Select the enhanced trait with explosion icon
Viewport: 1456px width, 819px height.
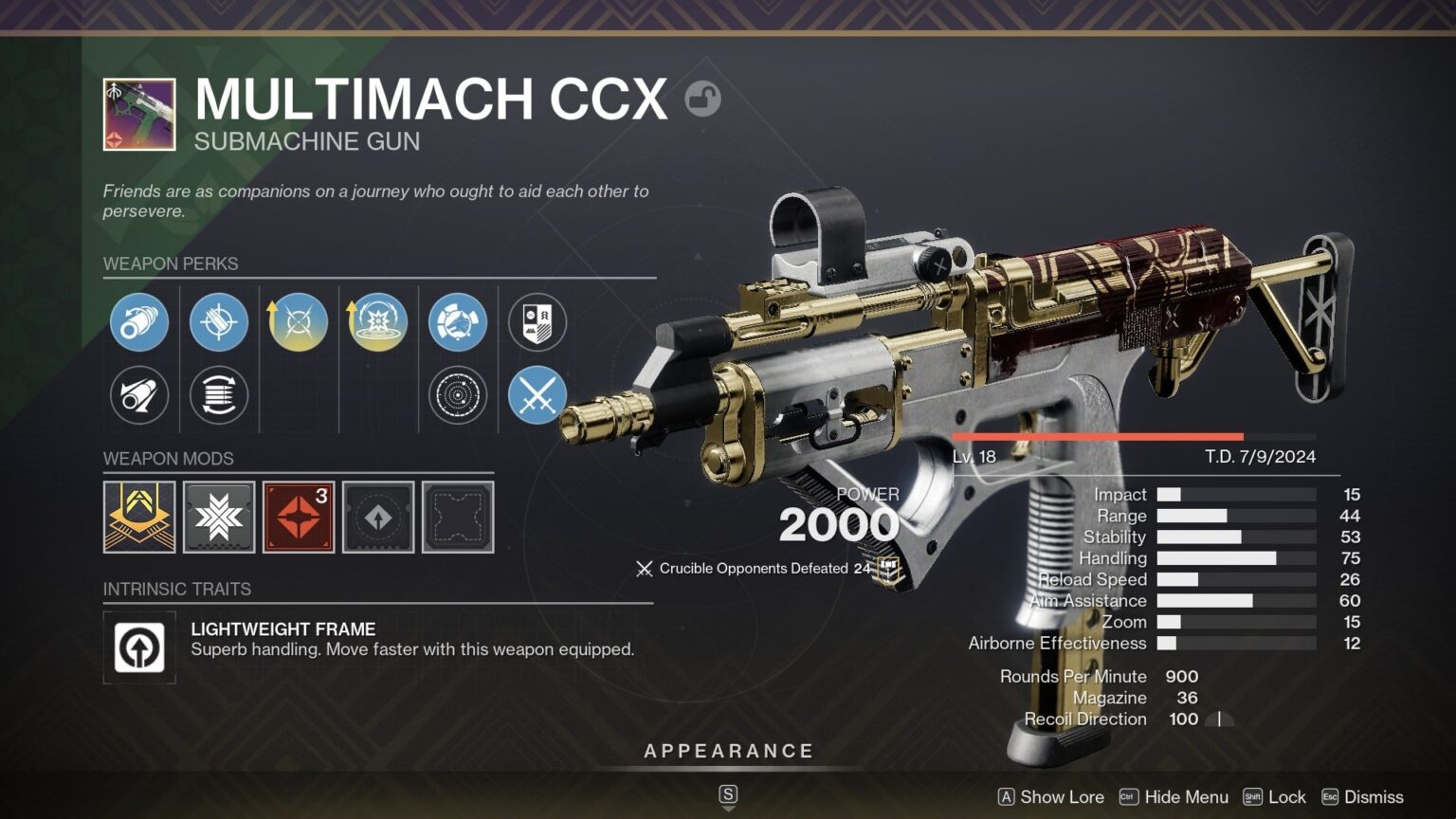(x=377, y=322)
